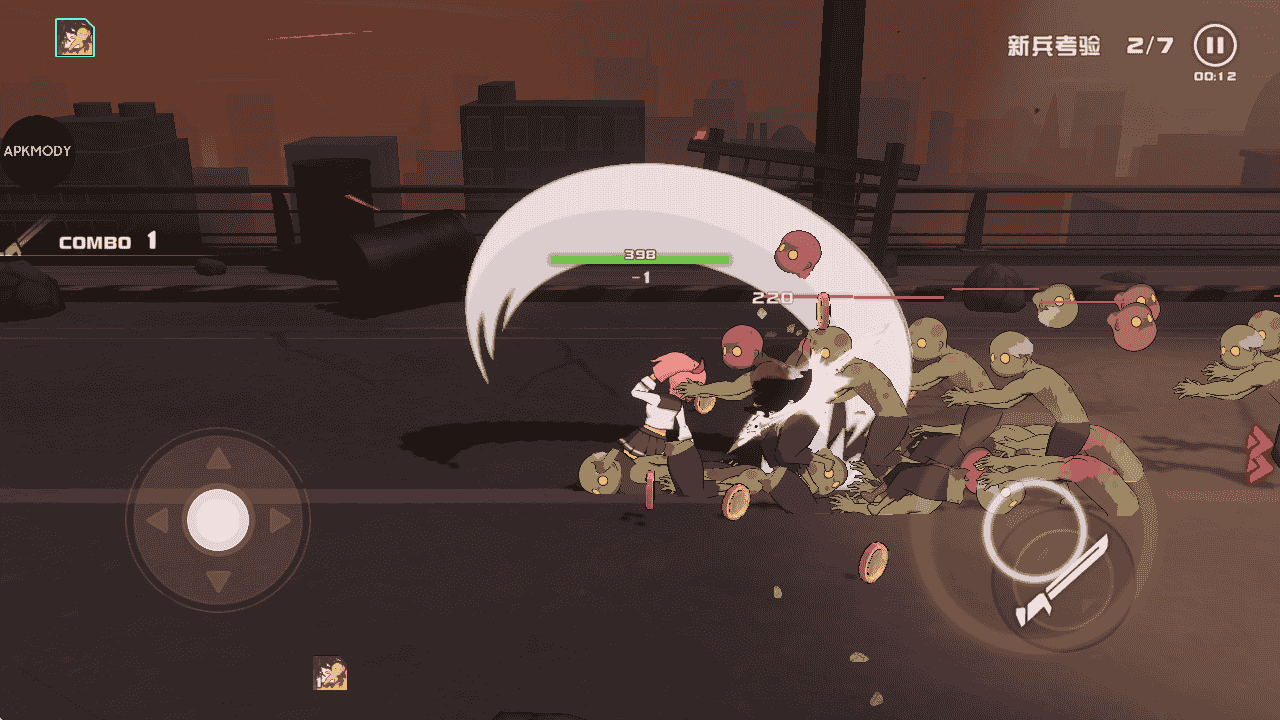Tap the white joystick center knob

point(218,521)
